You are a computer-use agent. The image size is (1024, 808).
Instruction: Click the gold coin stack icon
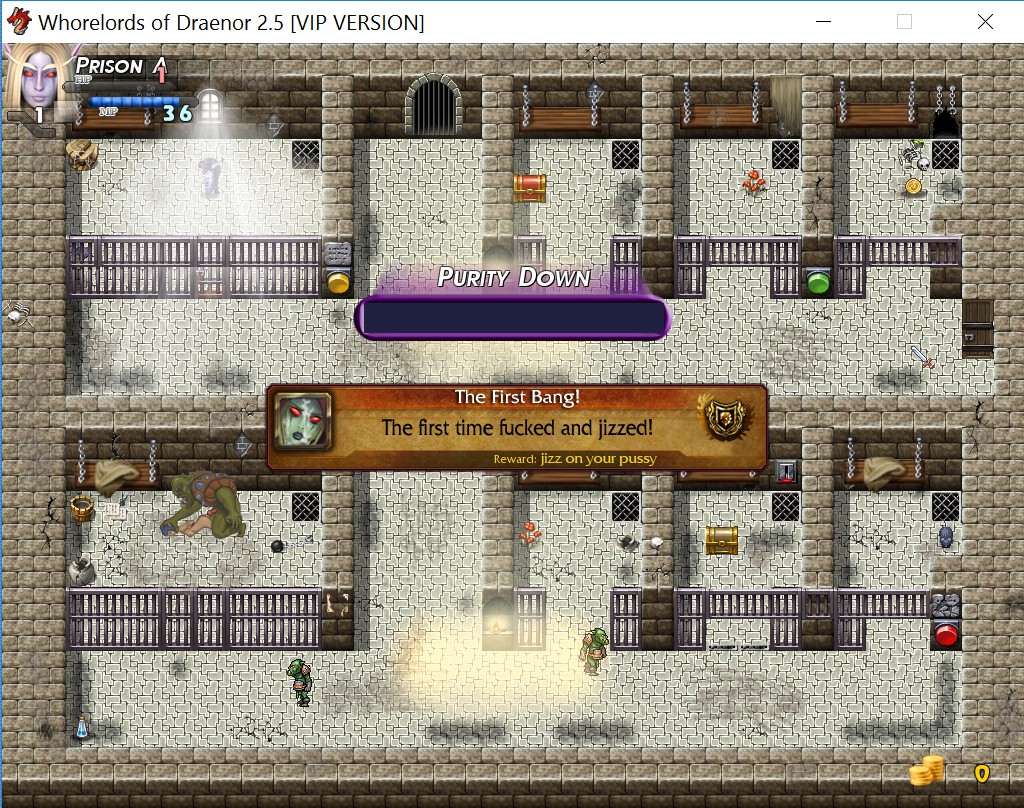pos(927,770)
